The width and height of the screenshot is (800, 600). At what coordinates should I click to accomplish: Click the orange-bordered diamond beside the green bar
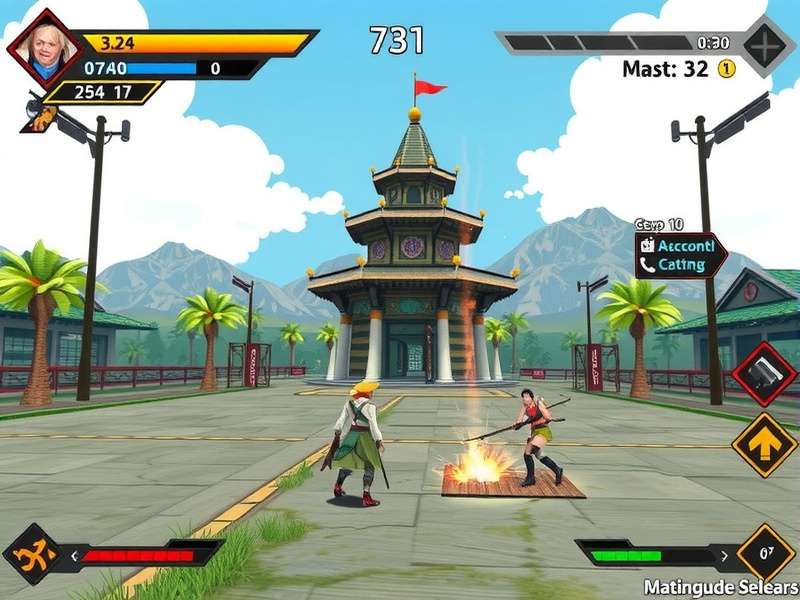point(766,552)
